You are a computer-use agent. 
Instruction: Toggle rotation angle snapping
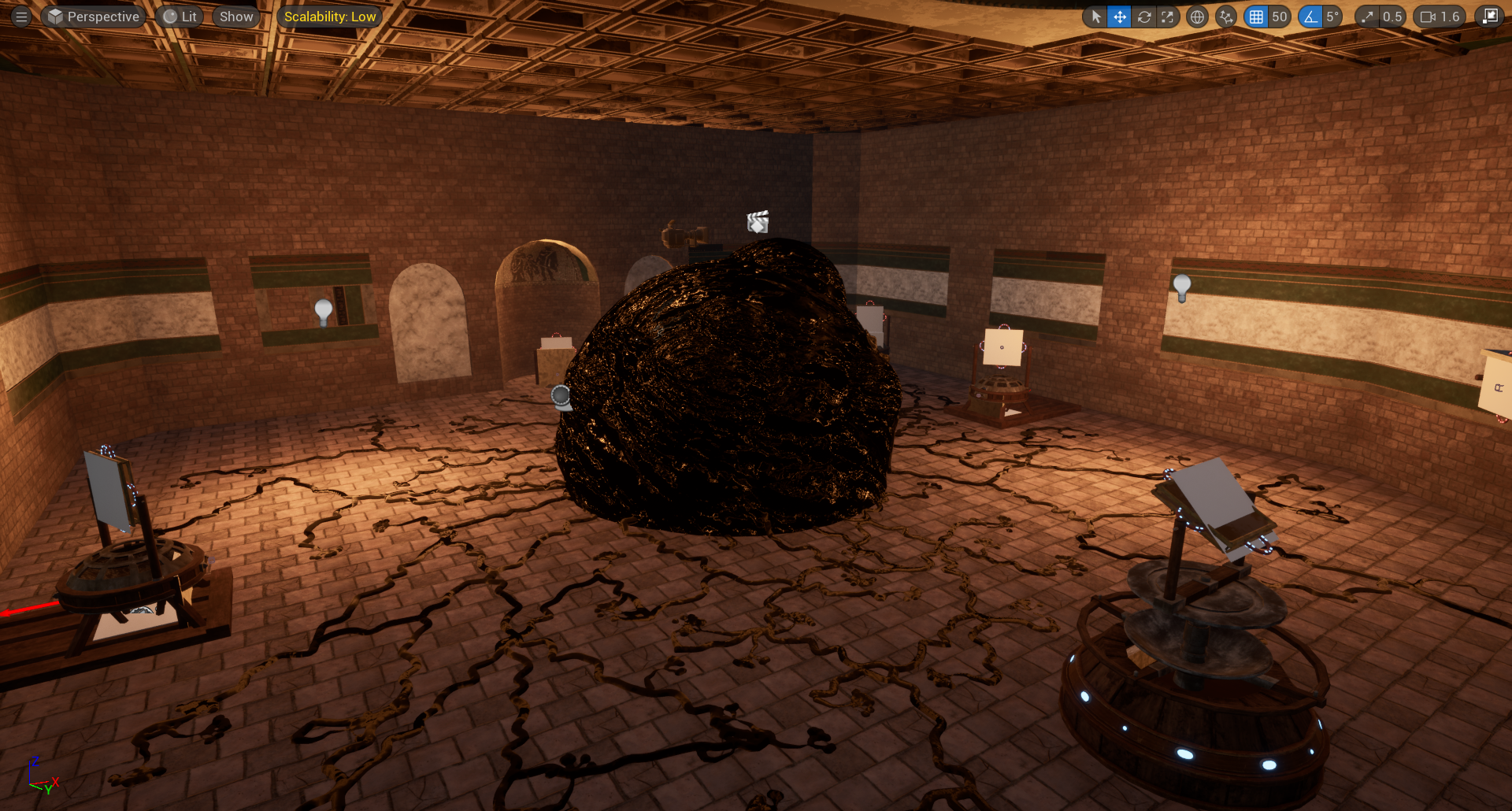[1310, 17]
